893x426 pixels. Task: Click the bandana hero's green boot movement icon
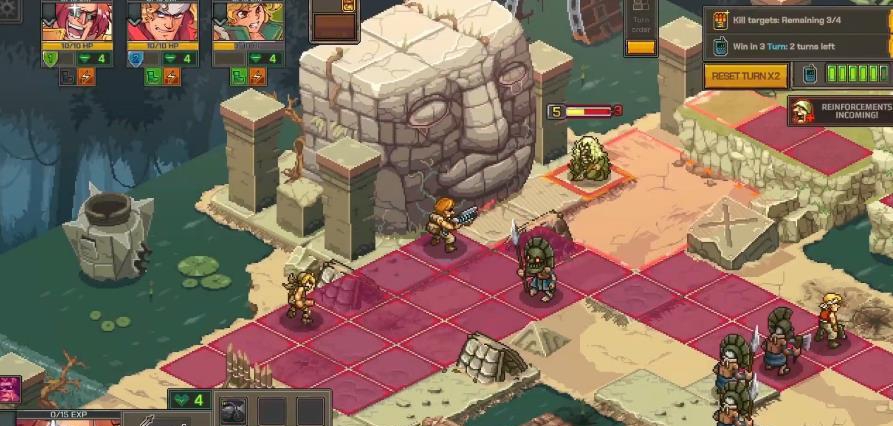pos(152,76)
